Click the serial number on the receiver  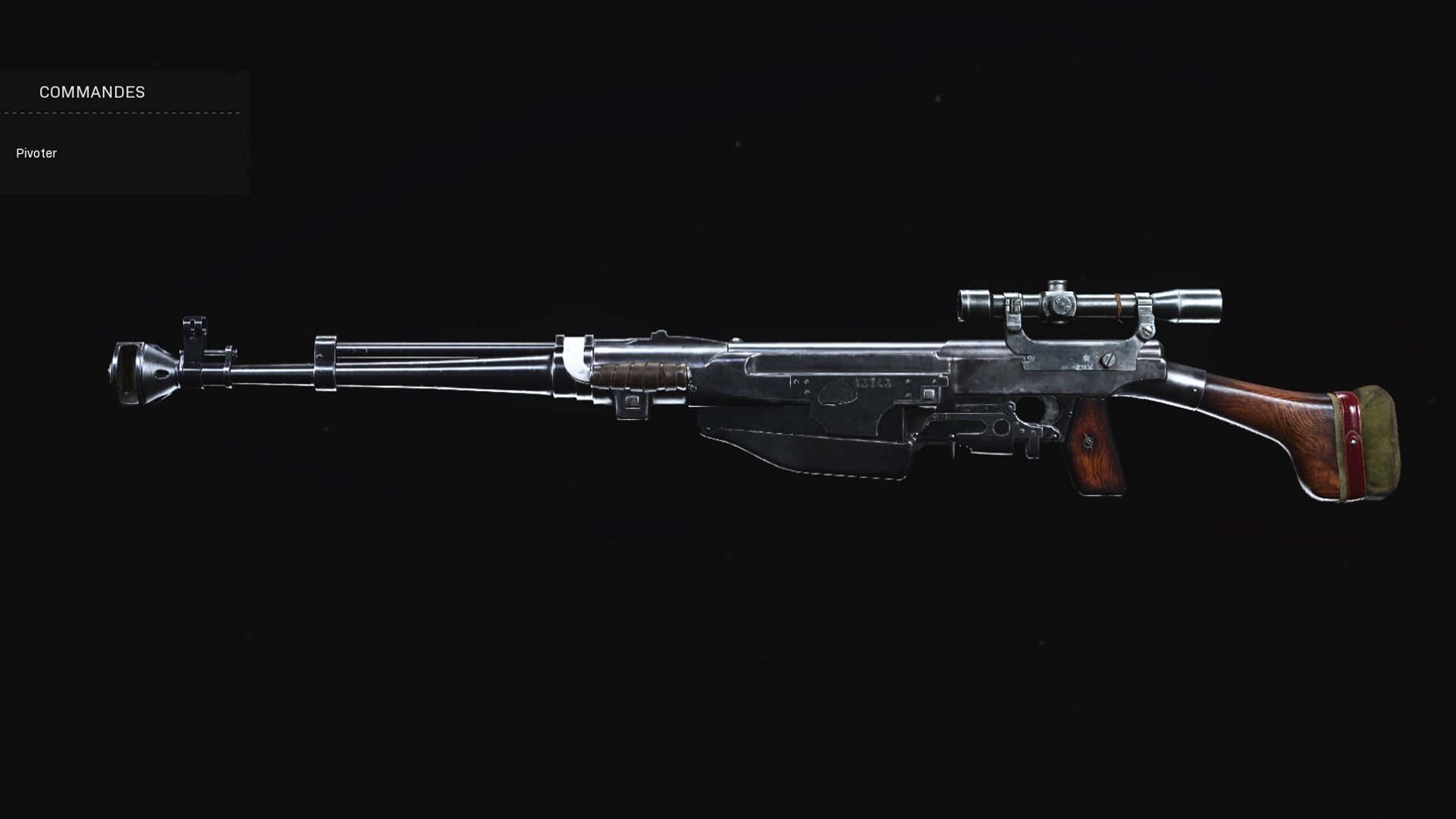[x=872, y=382]
